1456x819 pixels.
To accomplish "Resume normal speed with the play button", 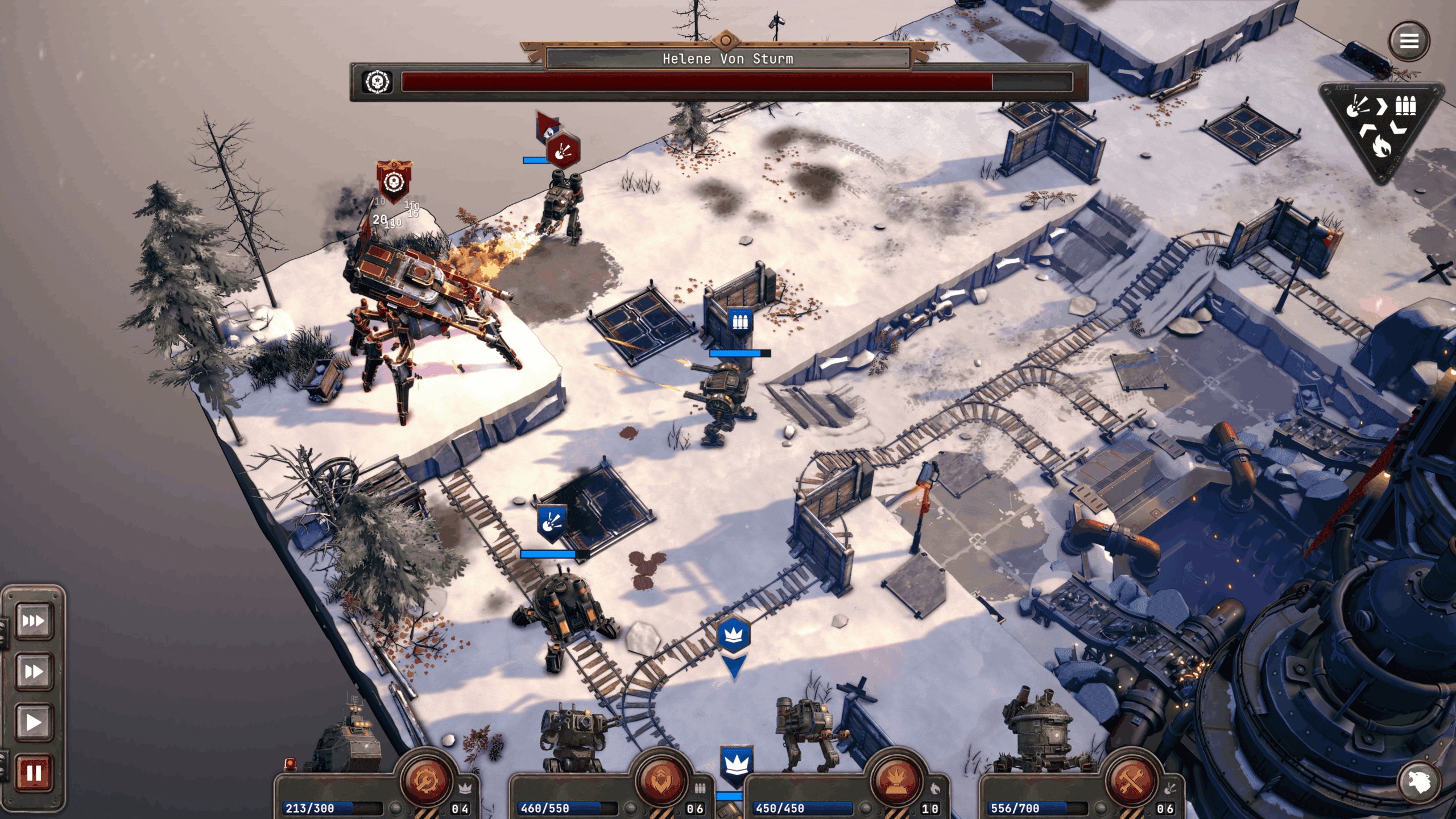I will (x=34, y=722).
